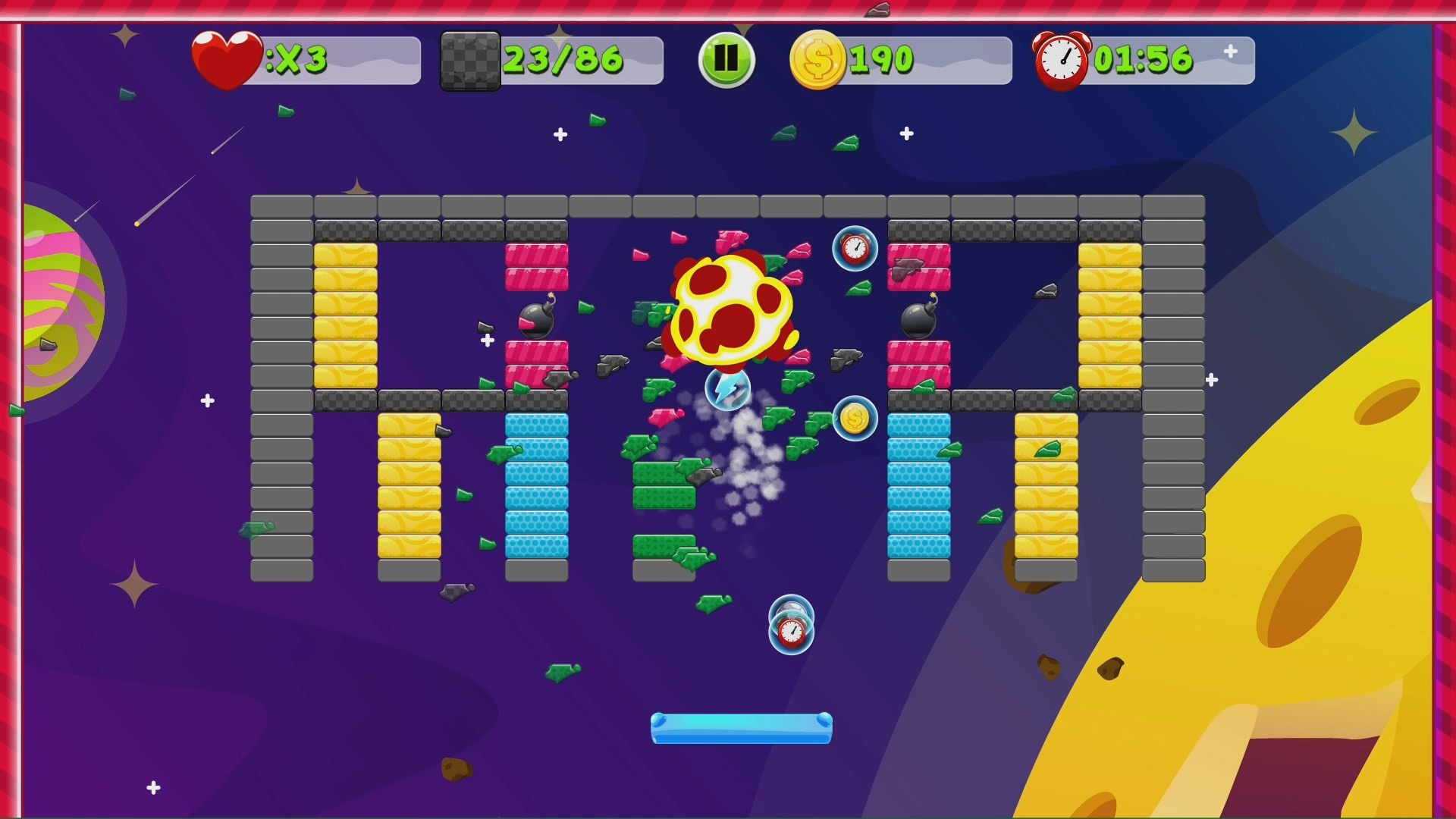Click the blue paddle
The width and height of the screenshot is (1456, 819).
[741, 726]
